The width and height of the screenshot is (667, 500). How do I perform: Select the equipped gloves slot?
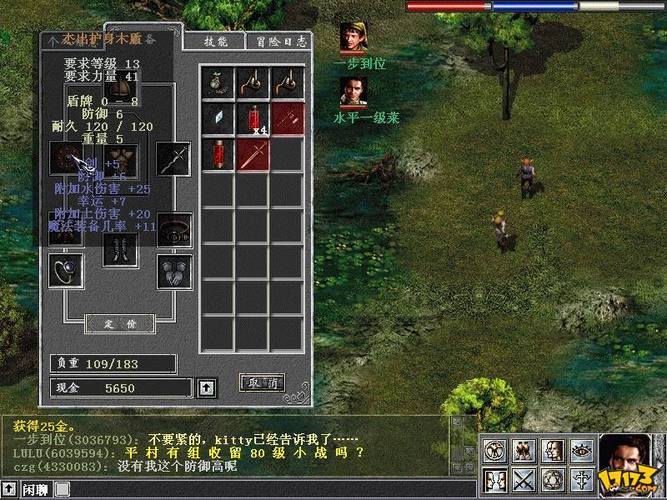pos(173,268)
